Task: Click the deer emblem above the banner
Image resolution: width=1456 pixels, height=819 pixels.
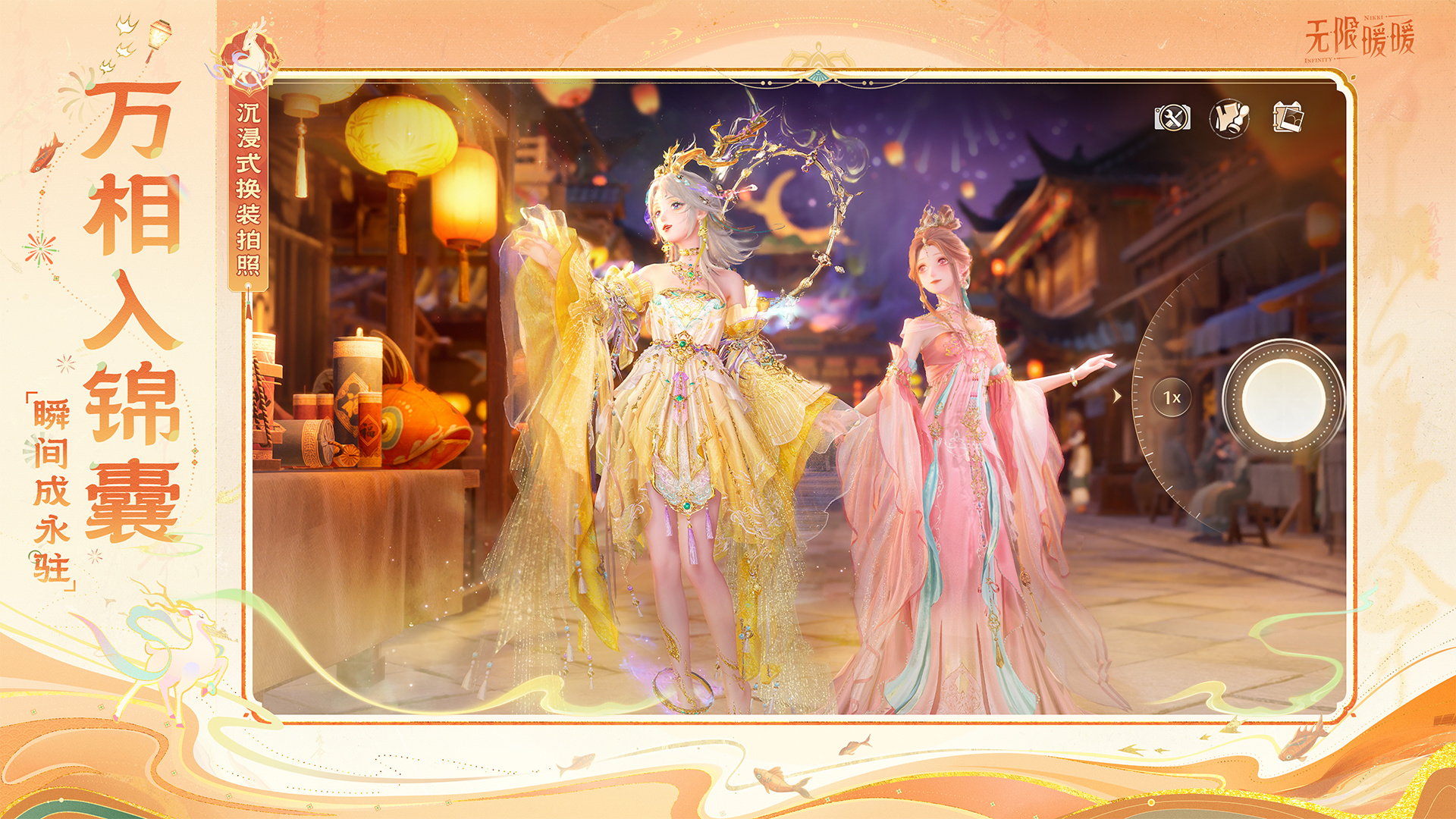Action: (x=246, y=61)
